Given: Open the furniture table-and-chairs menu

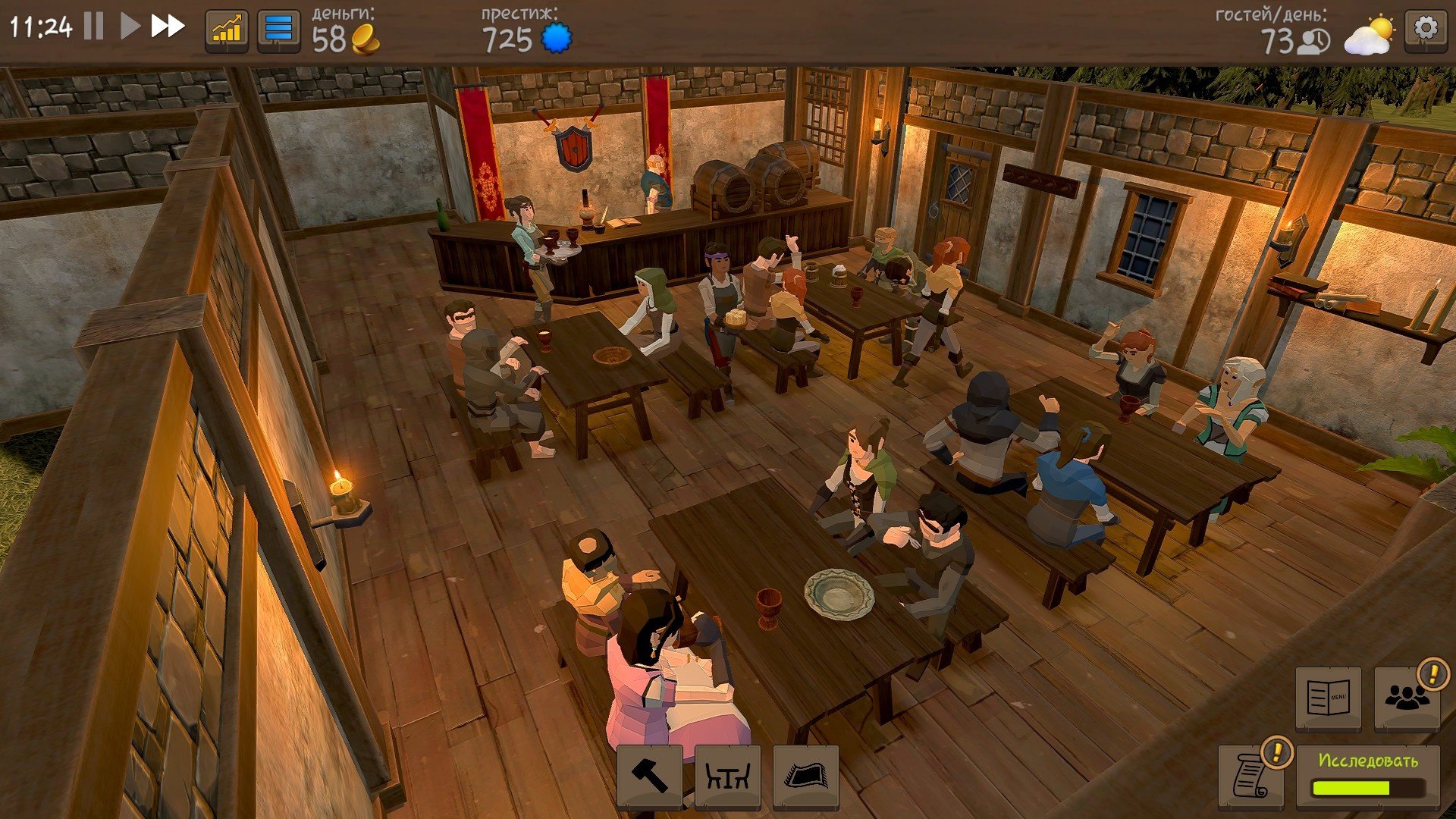Looking at the screenshot, I should [727, 776].
